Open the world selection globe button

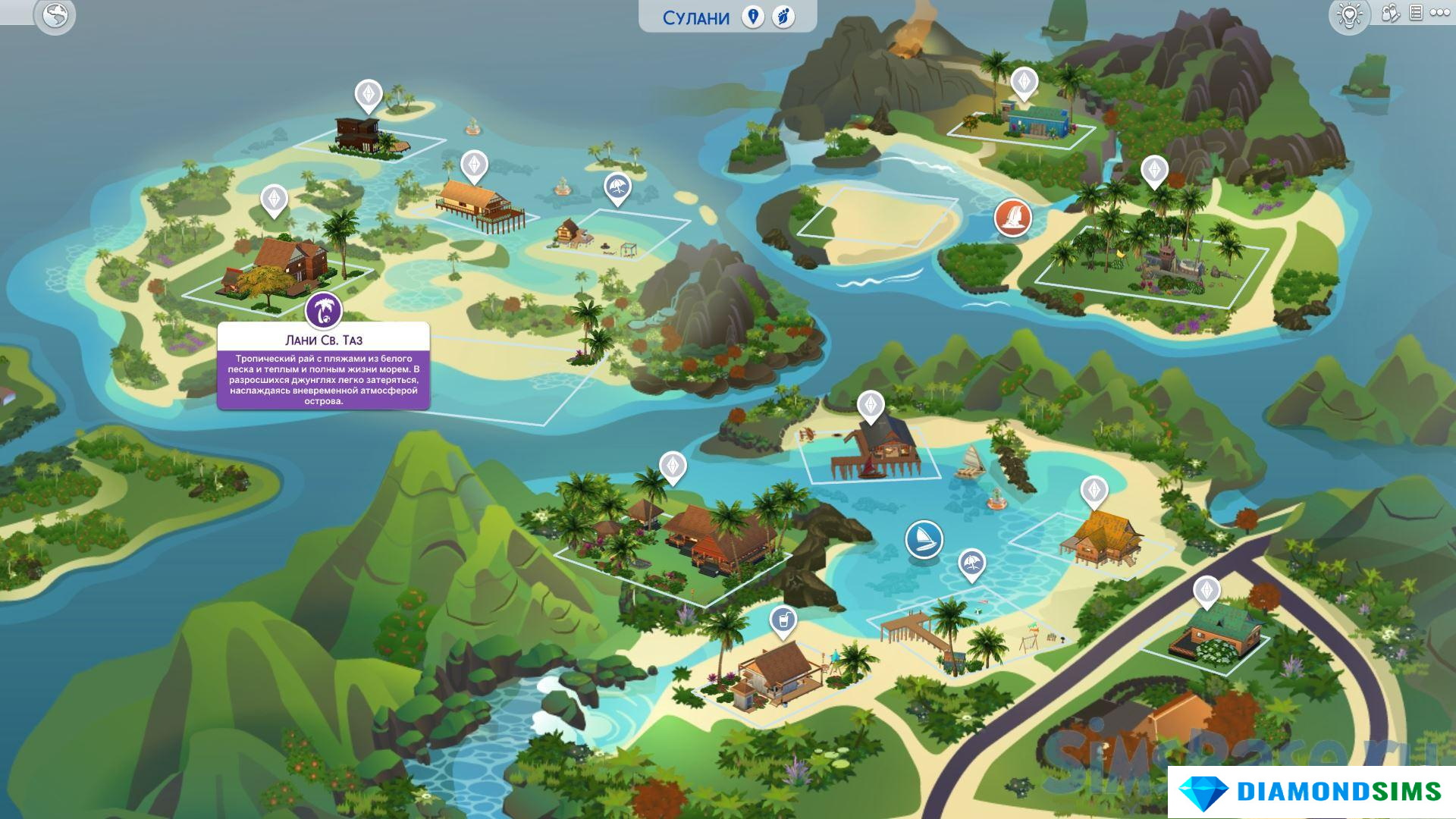55,15
